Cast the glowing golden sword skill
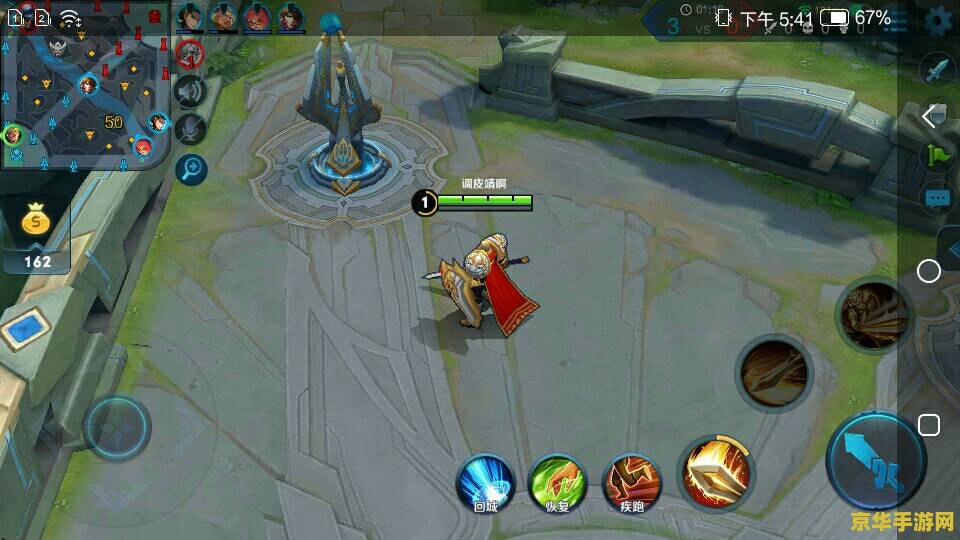Image resolution: width=960 pixels, height=540 pixels. (716, 473)
